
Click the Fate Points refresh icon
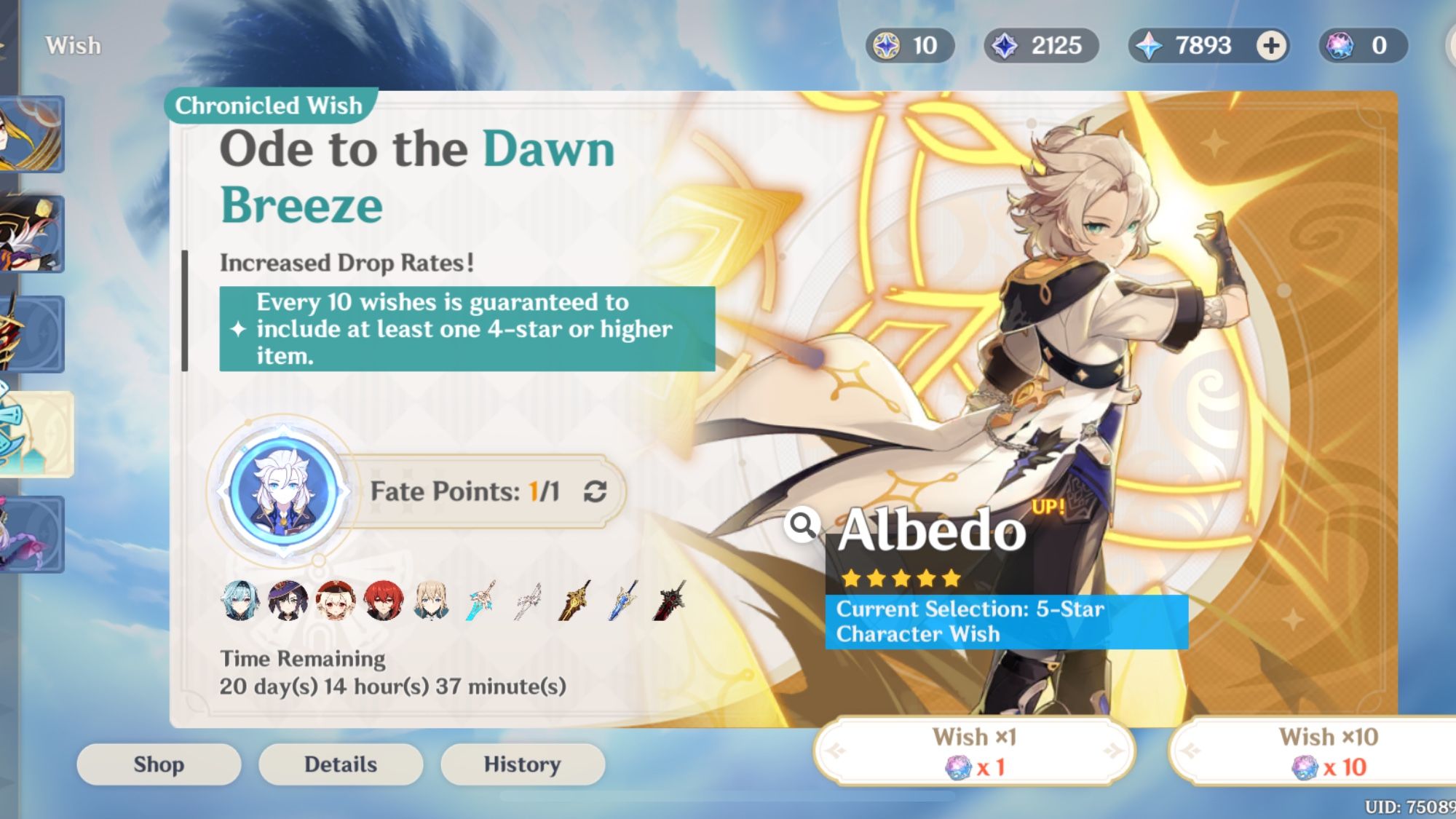[594, 491]
